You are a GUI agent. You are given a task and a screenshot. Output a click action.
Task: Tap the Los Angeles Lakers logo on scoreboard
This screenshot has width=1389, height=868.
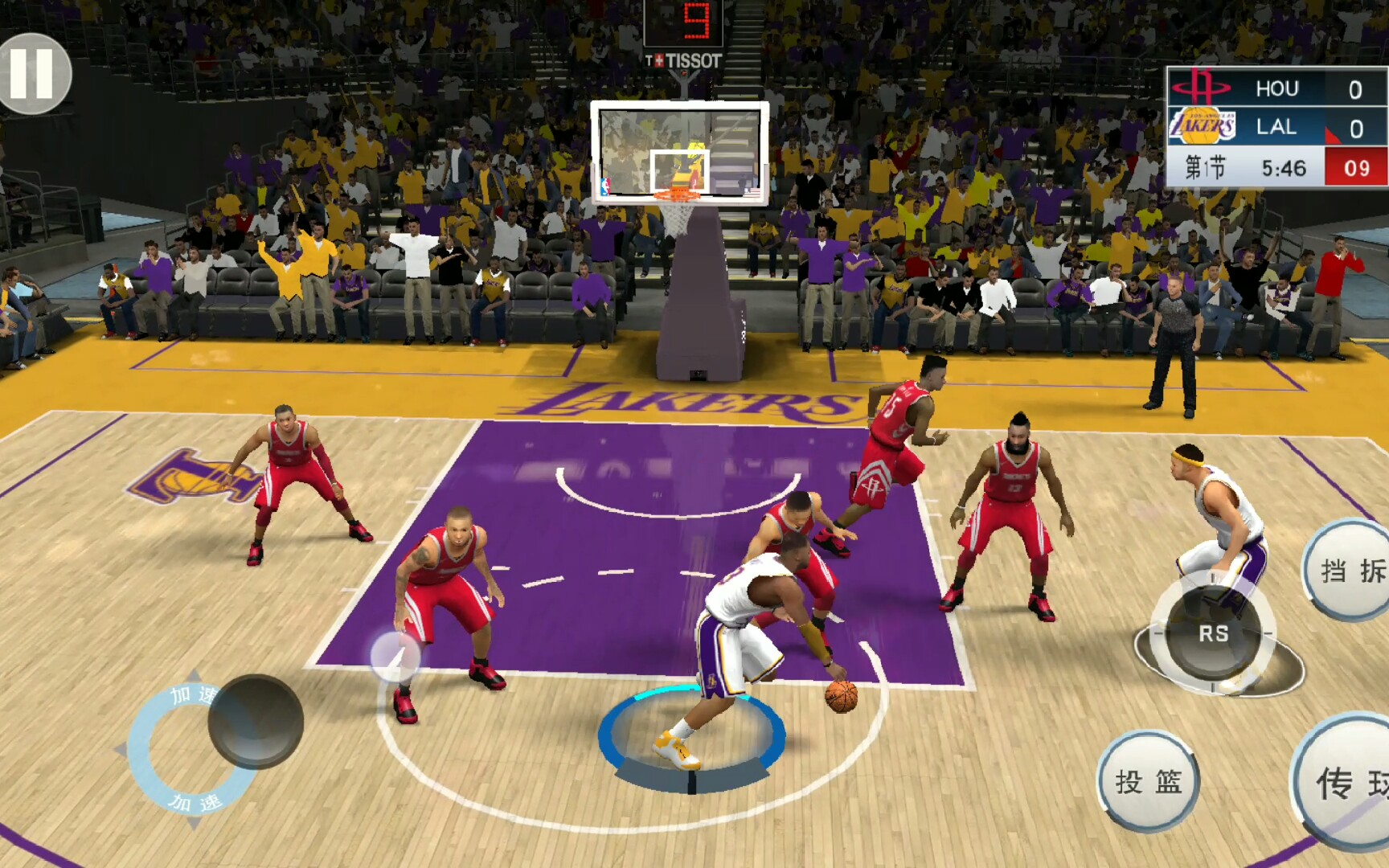pyautogui.click(x=1202, y=127)
